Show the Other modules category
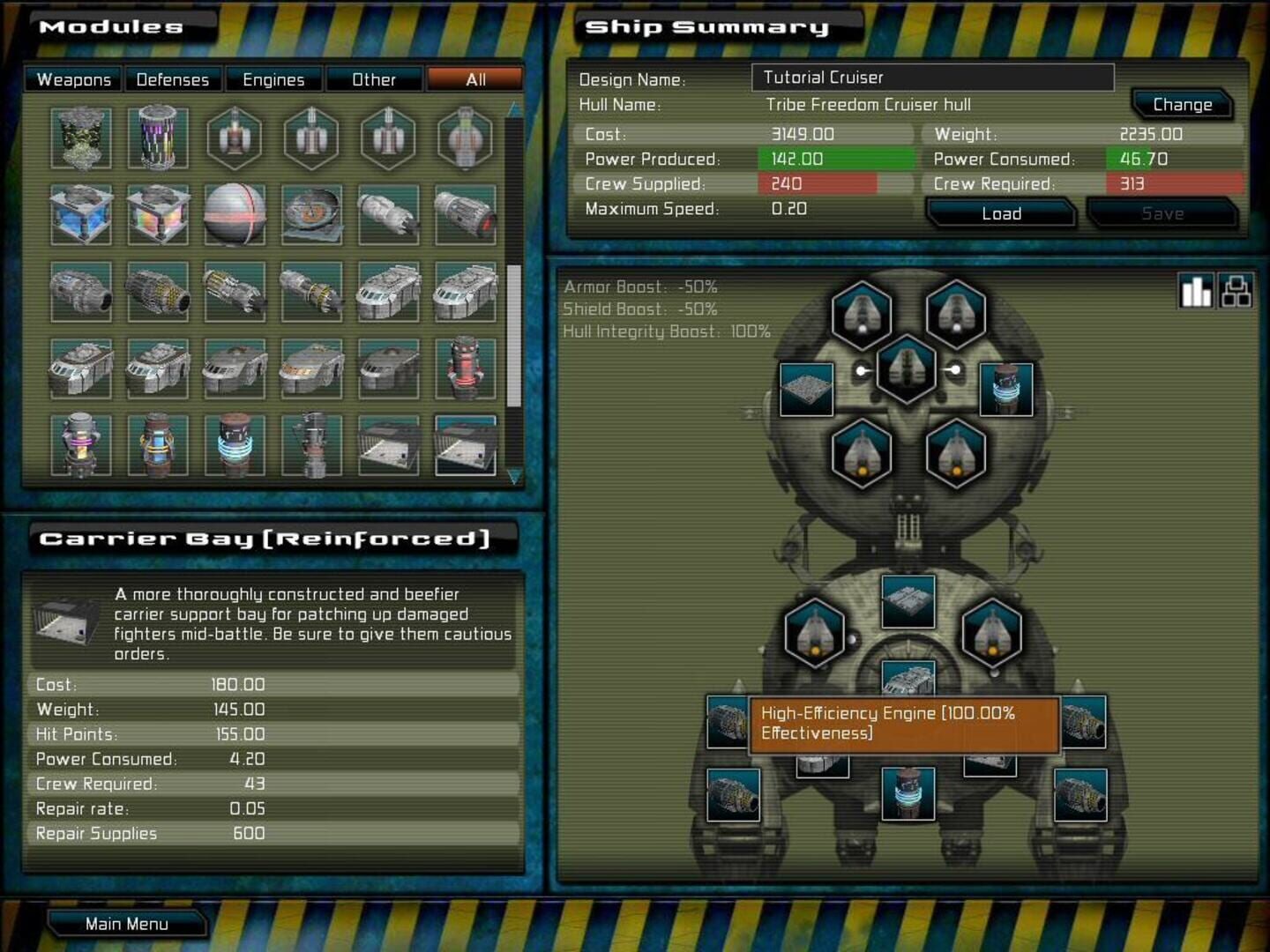The image size is (1270, 952). point(375,79)
